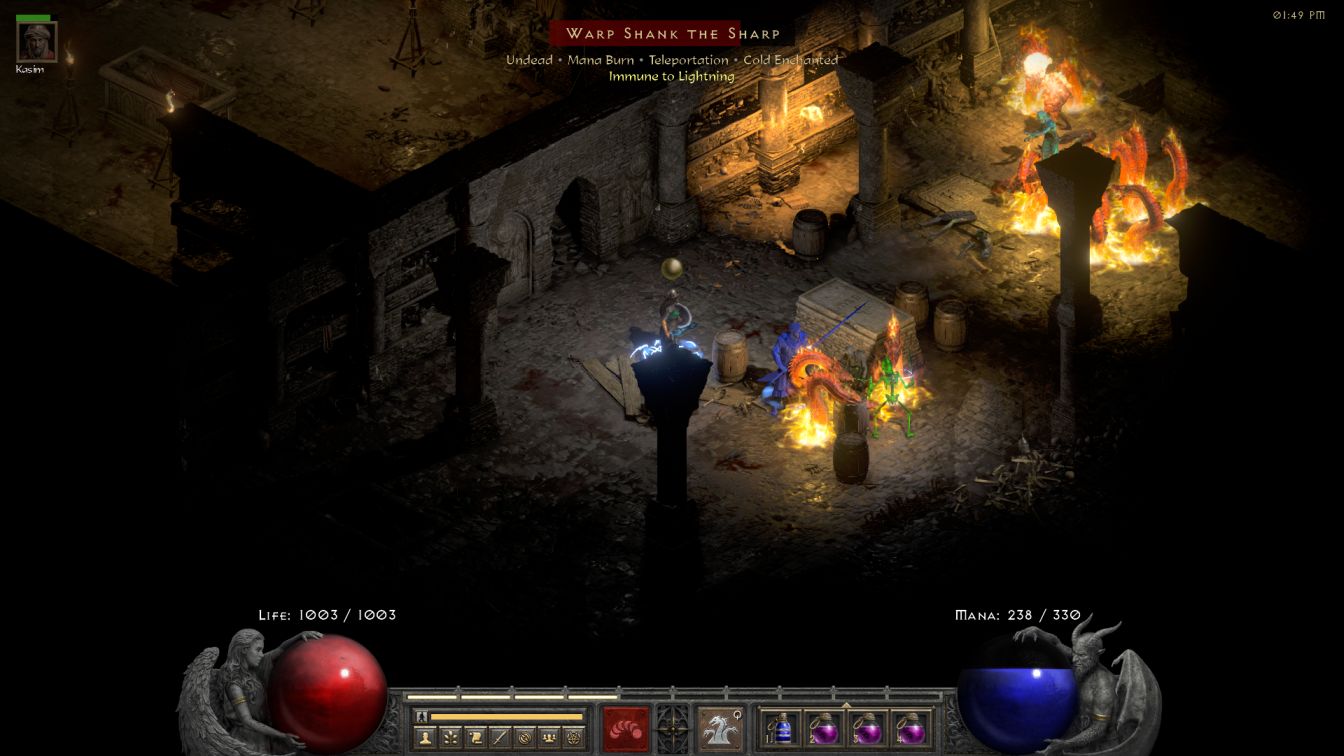Viewport: 1344px width, 756px height.
Task: Select the red left-click skill icon
Action: tap(626, 727)
